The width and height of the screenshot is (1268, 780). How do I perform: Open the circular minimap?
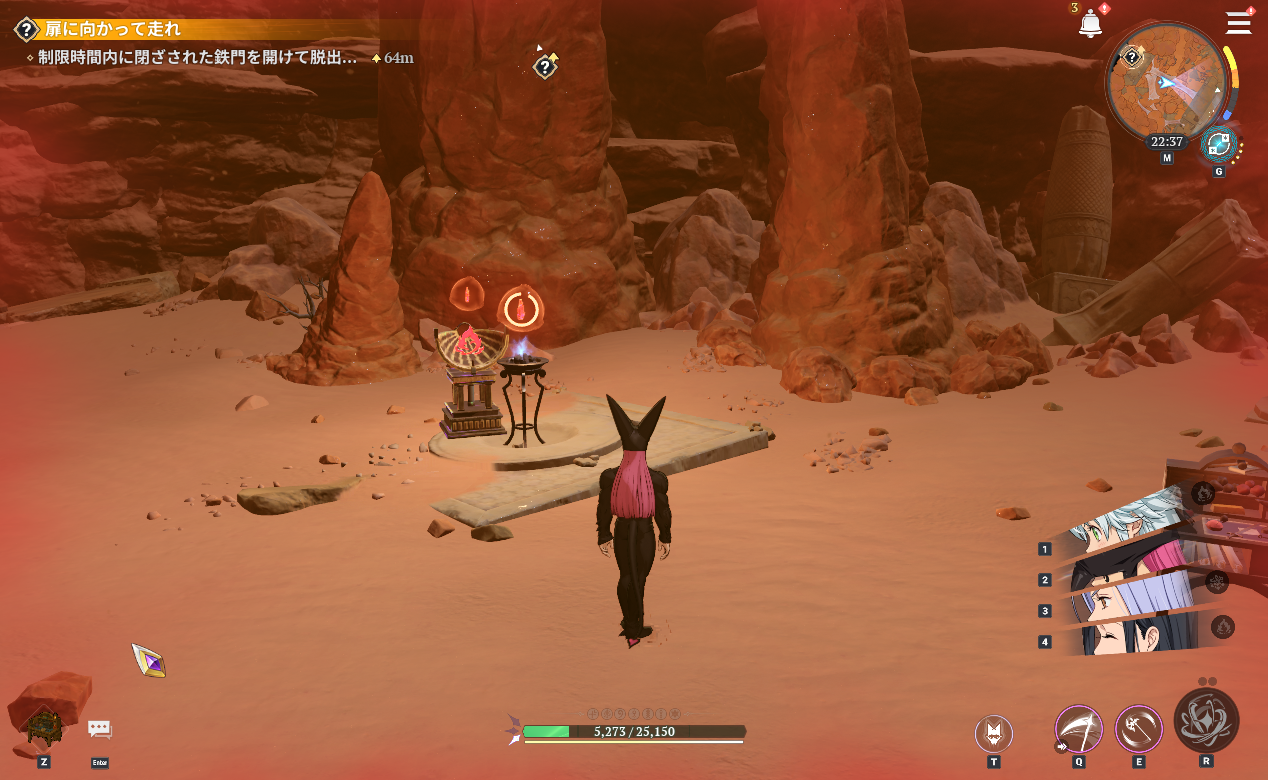(1166, 83)
